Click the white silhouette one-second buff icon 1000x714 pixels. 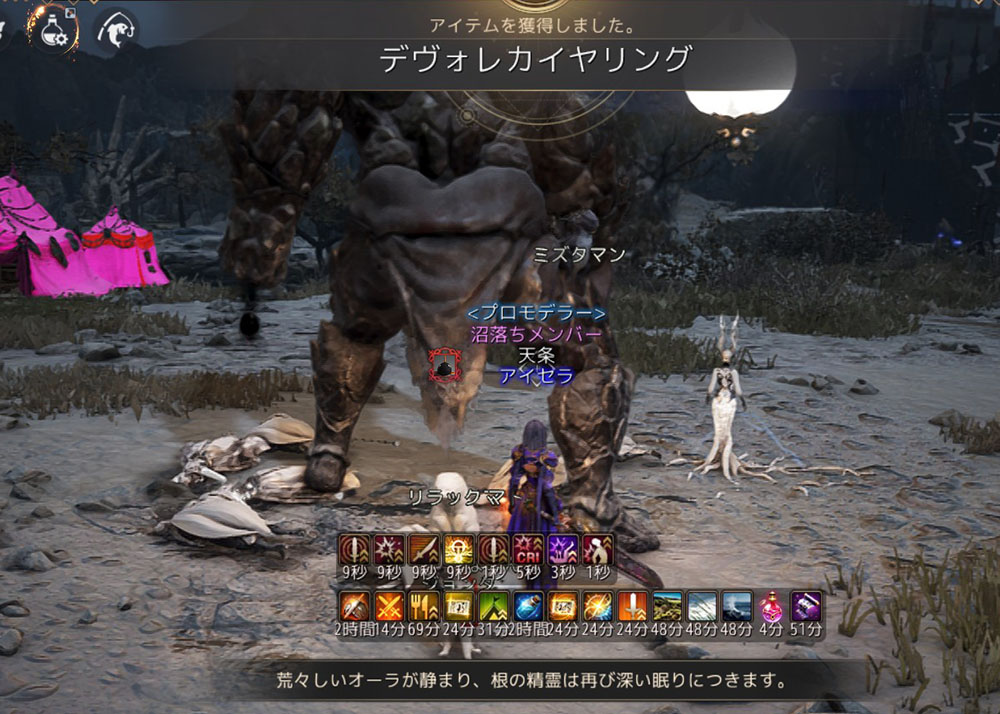(598, 551)
